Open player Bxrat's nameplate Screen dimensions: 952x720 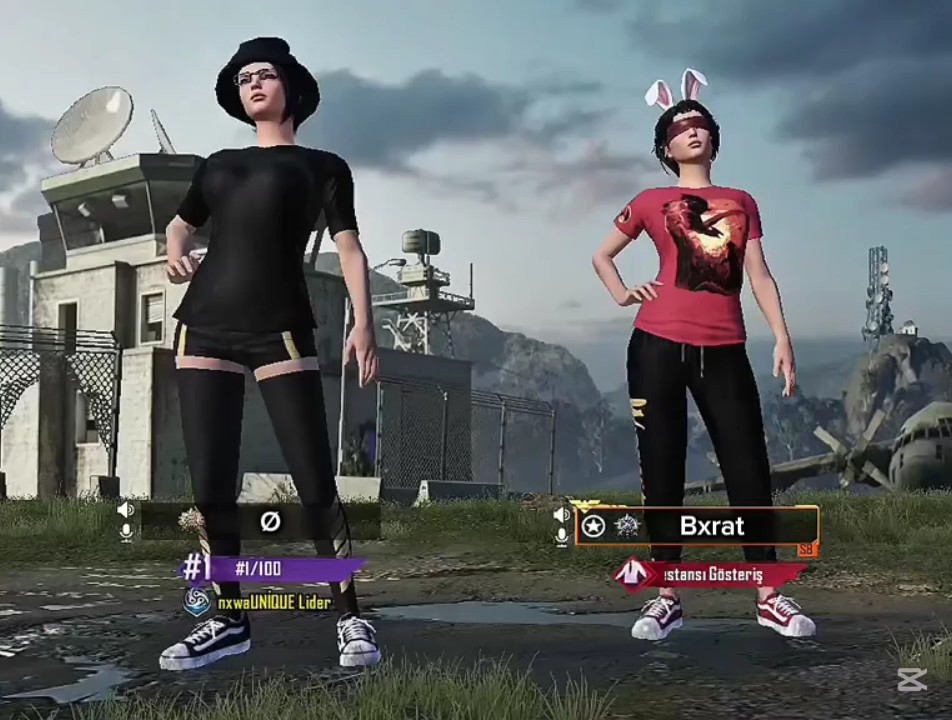(x=711, y=526)
